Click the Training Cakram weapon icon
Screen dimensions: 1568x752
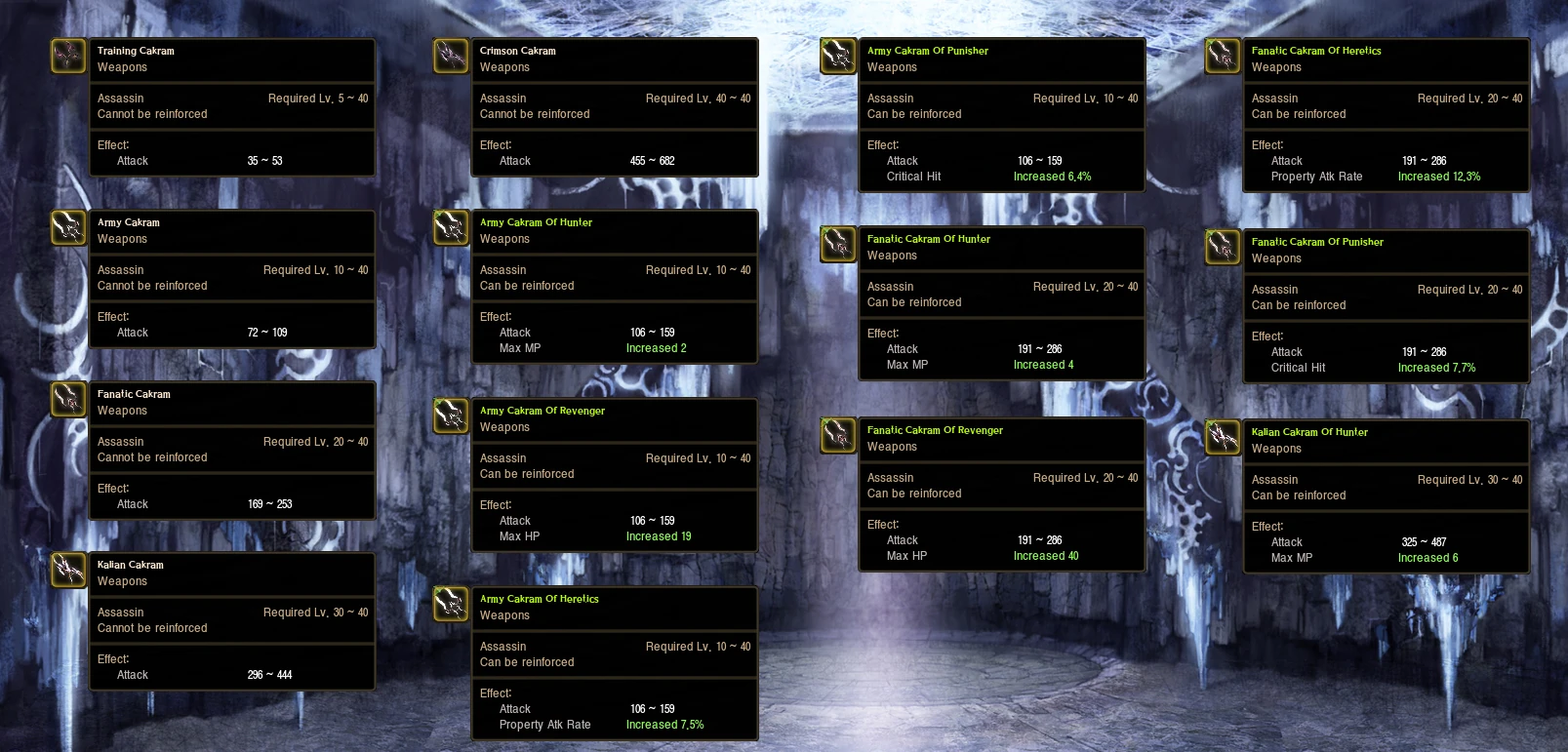click(x=67, y=56)
